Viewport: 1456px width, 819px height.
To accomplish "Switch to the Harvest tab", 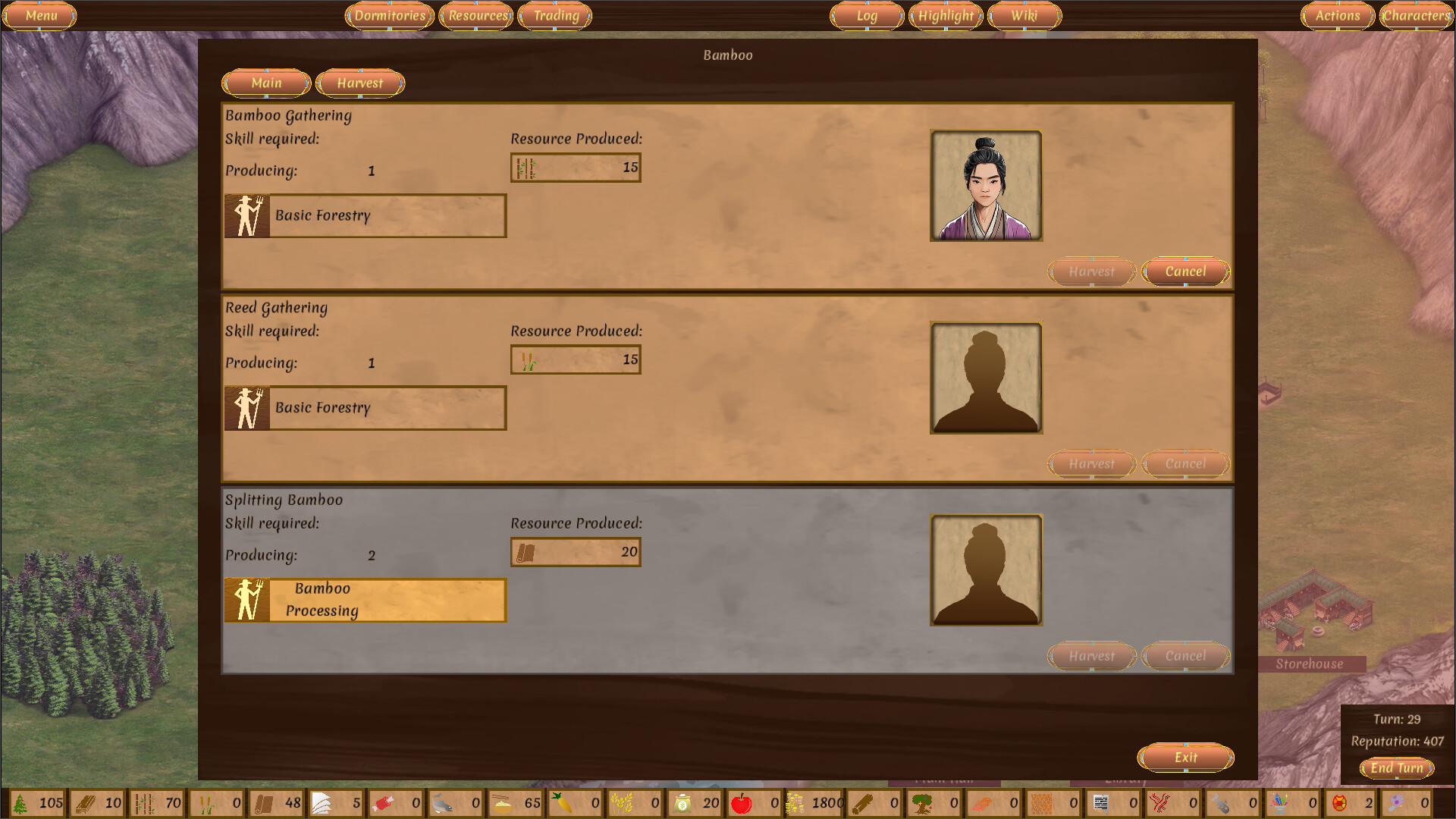I will (360, 83).
